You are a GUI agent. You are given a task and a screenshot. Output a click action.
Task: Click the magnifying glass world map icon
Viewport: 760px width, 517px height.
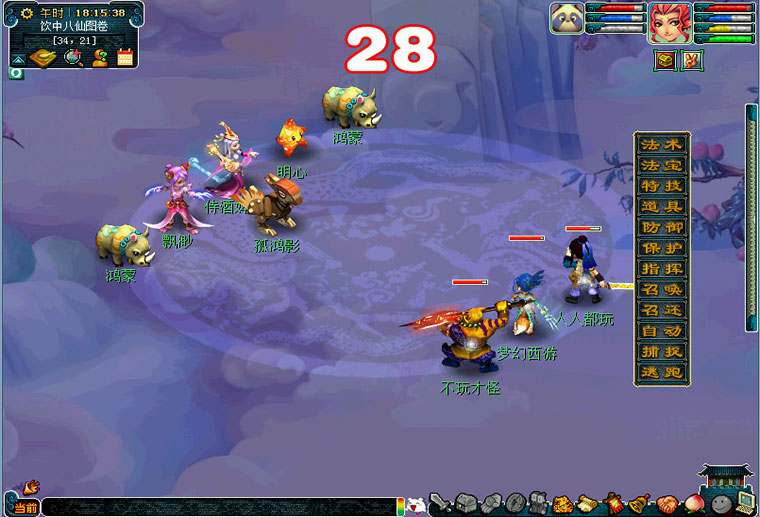(x=73, y=57)
